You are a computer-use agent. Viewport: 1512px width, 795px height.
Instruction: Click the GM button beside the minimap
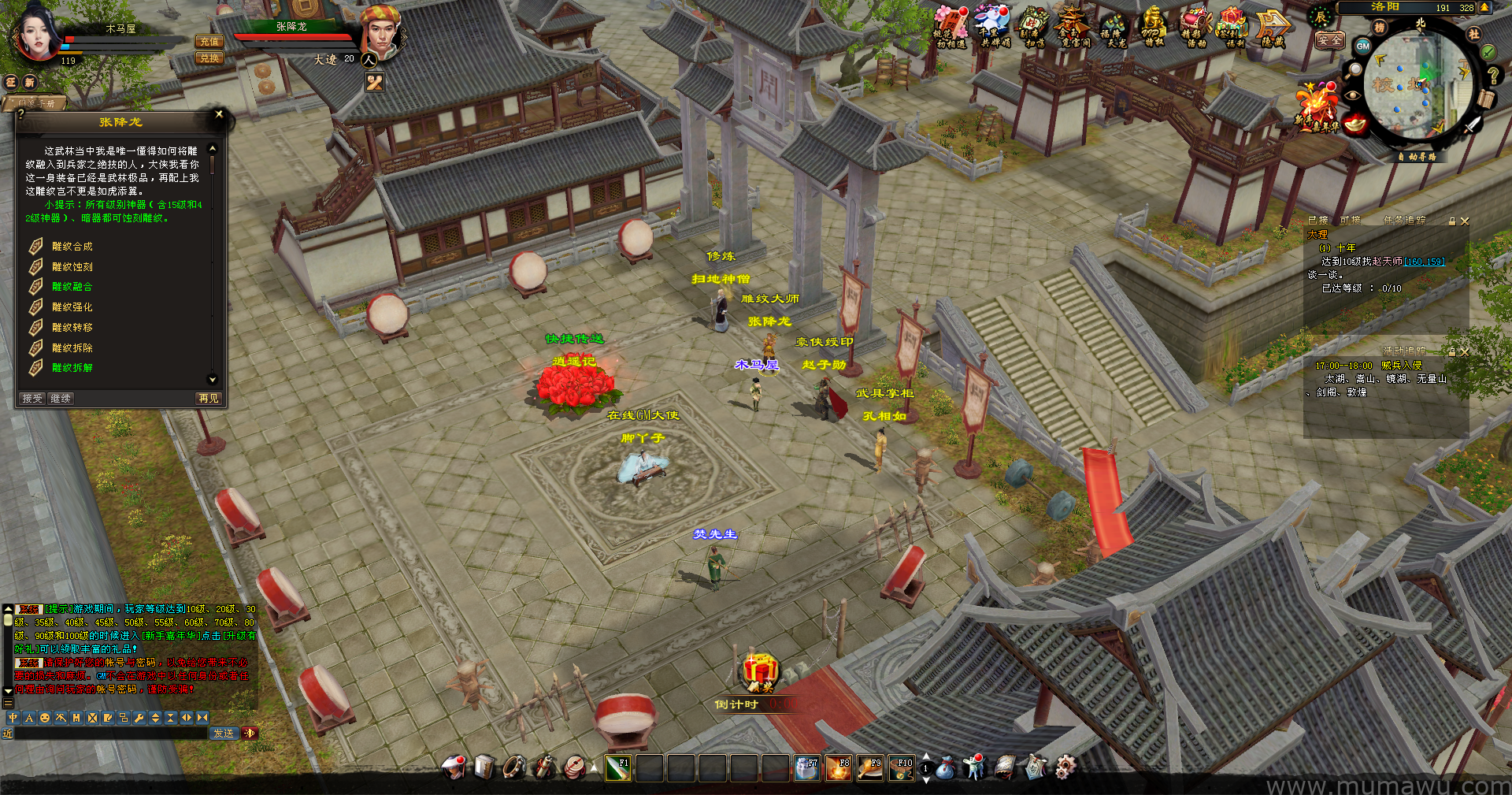pyautogui.click(x=1362, y=46)
